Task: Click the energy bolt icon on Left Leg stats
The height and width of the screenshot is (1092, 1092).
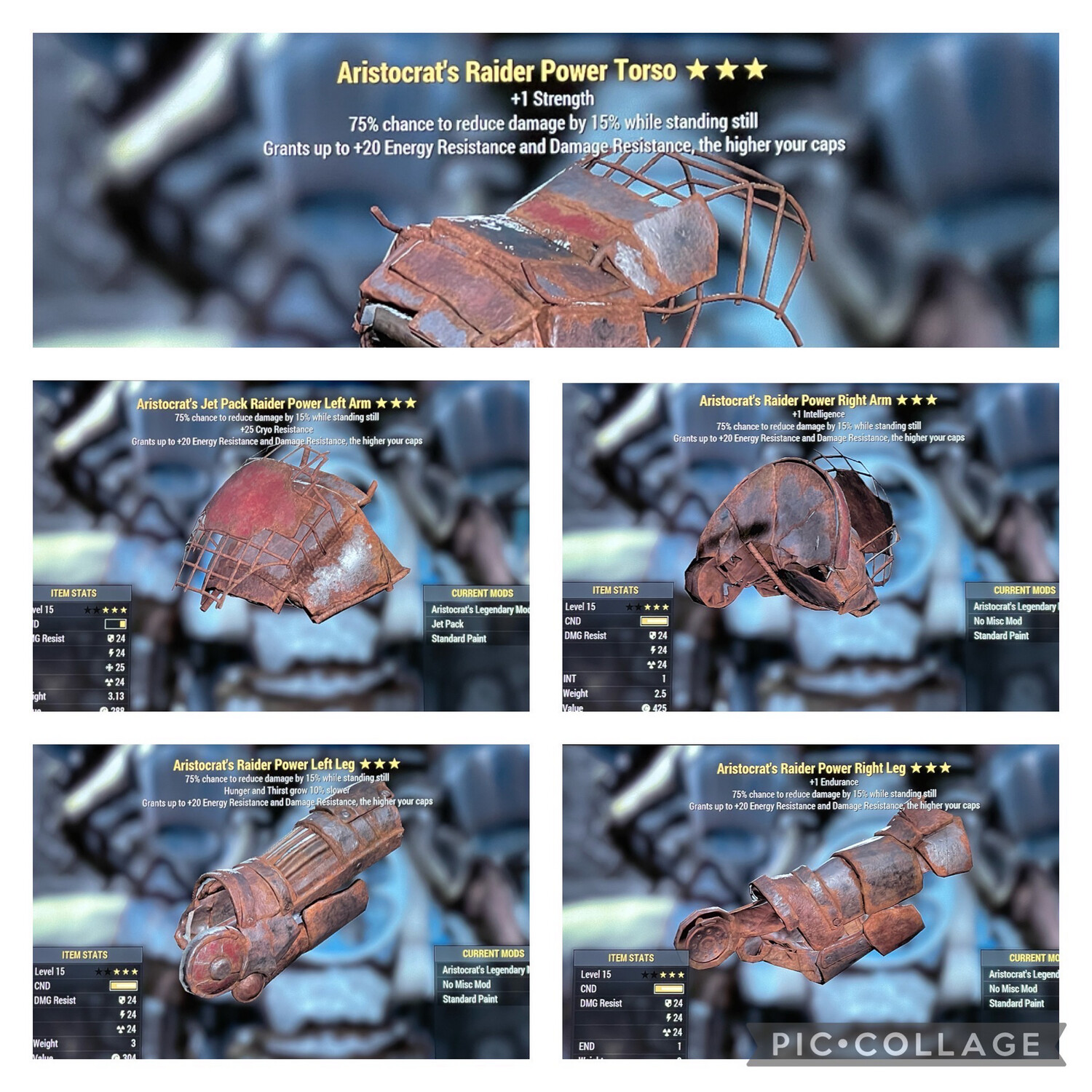Action: click(x=122, y=1014)
